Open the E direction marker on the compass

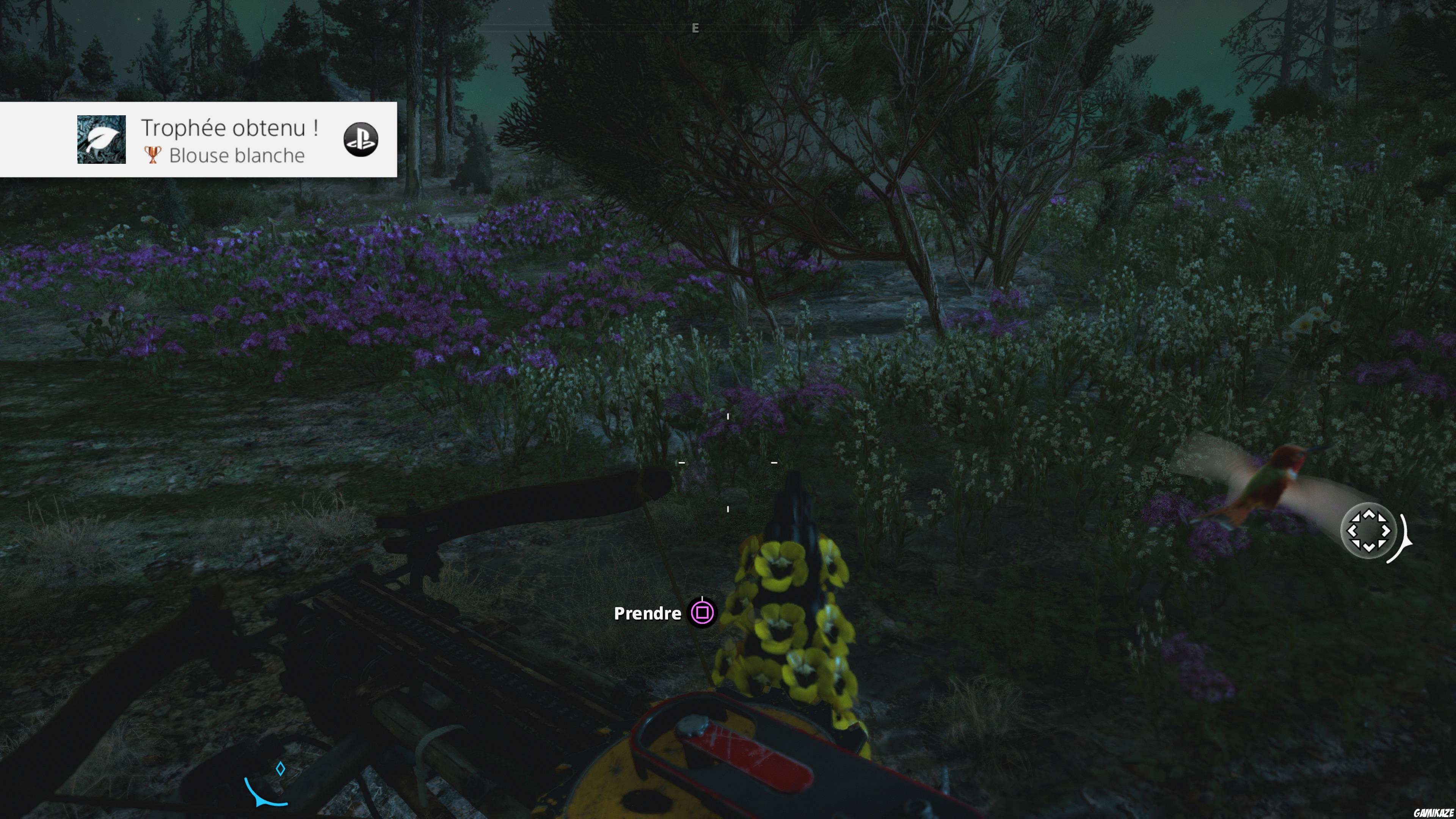coord(695,27)
